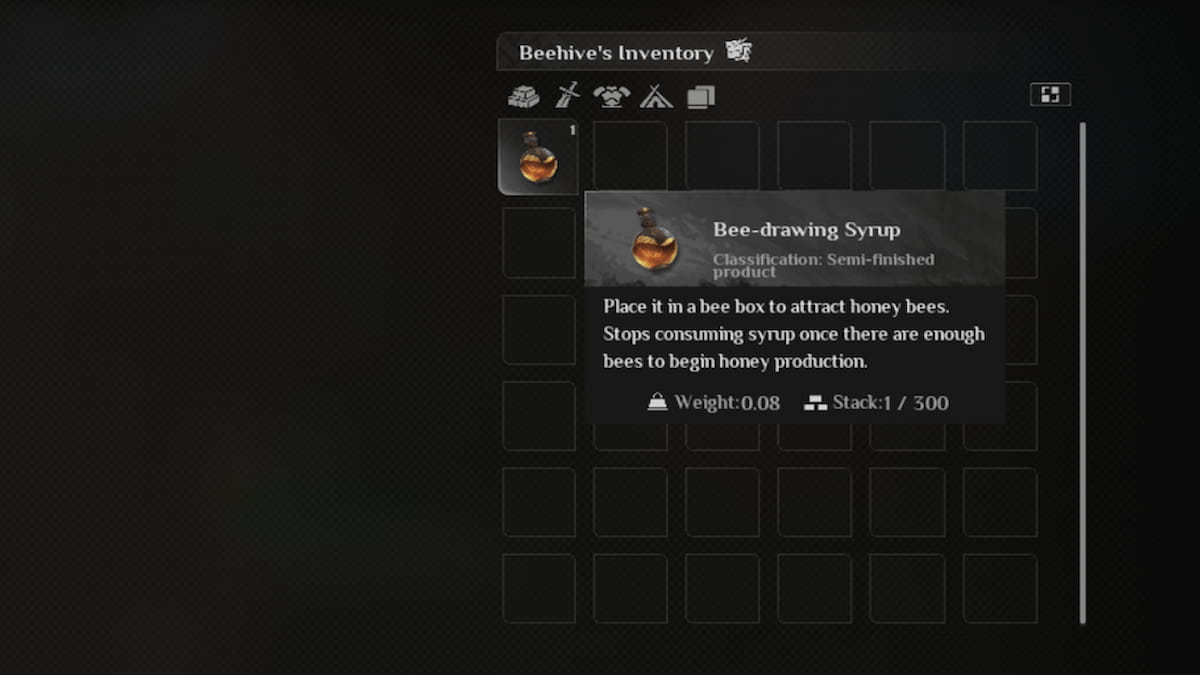Toggle the inventory grid layout button
The width and height of the screenshot is (1200, 675).
tap(1050, 94)
